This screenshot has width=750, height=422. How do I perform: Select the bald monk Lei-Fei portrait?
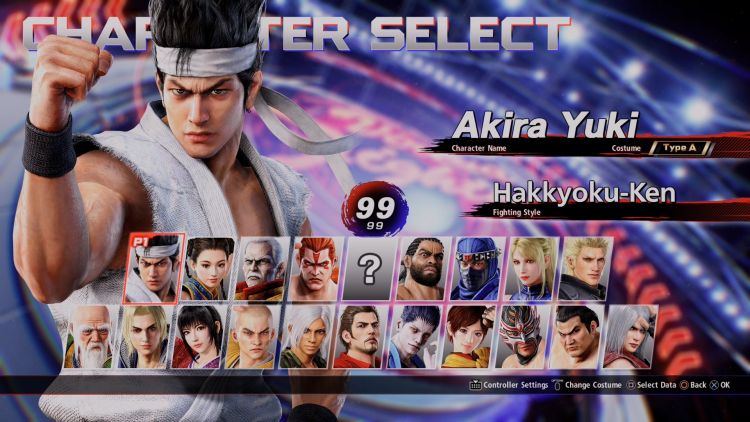[x=252, y=337]
